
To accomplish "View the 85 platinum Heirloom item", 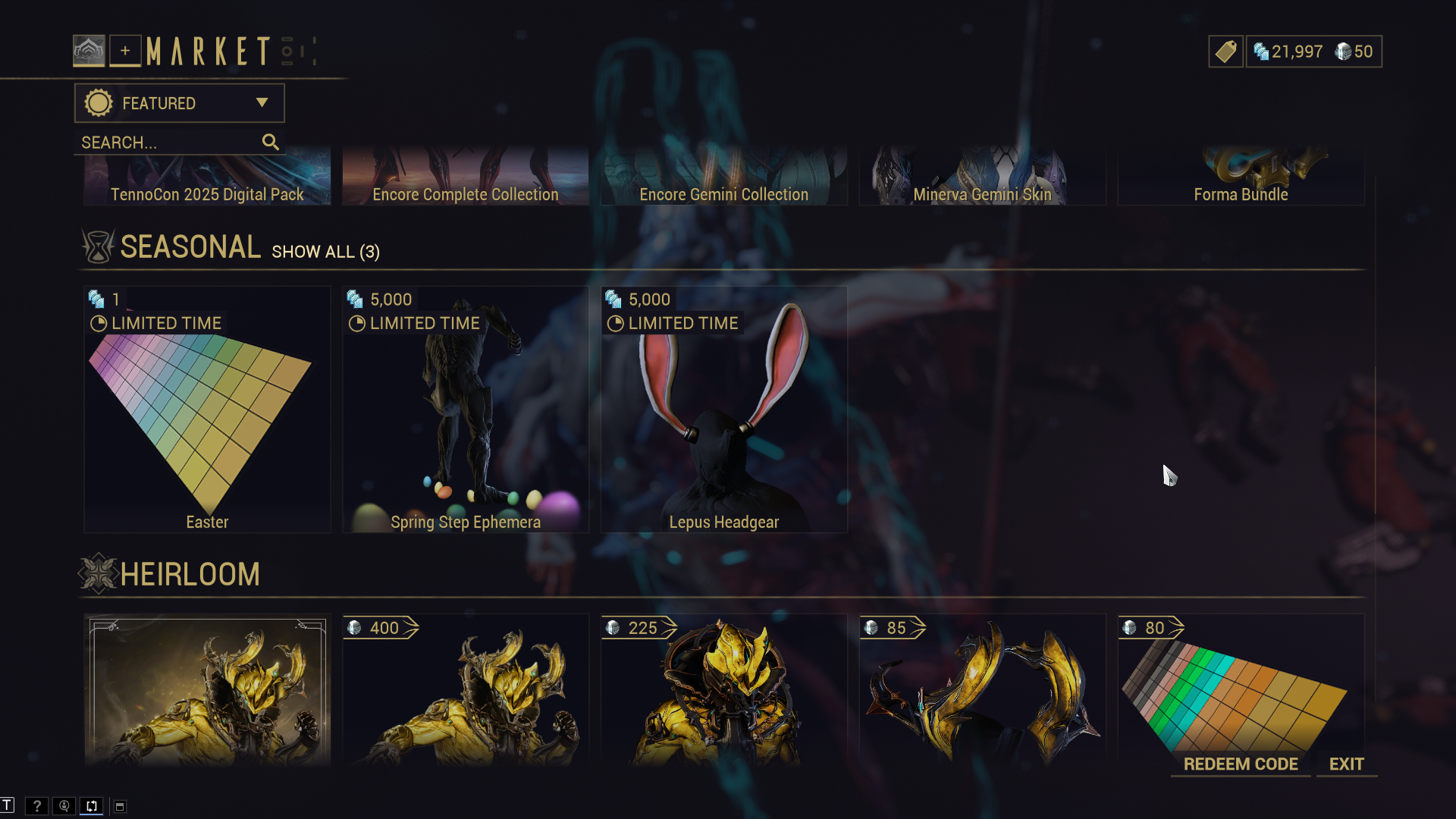I will pyautogui.click(x=982, y=690).
